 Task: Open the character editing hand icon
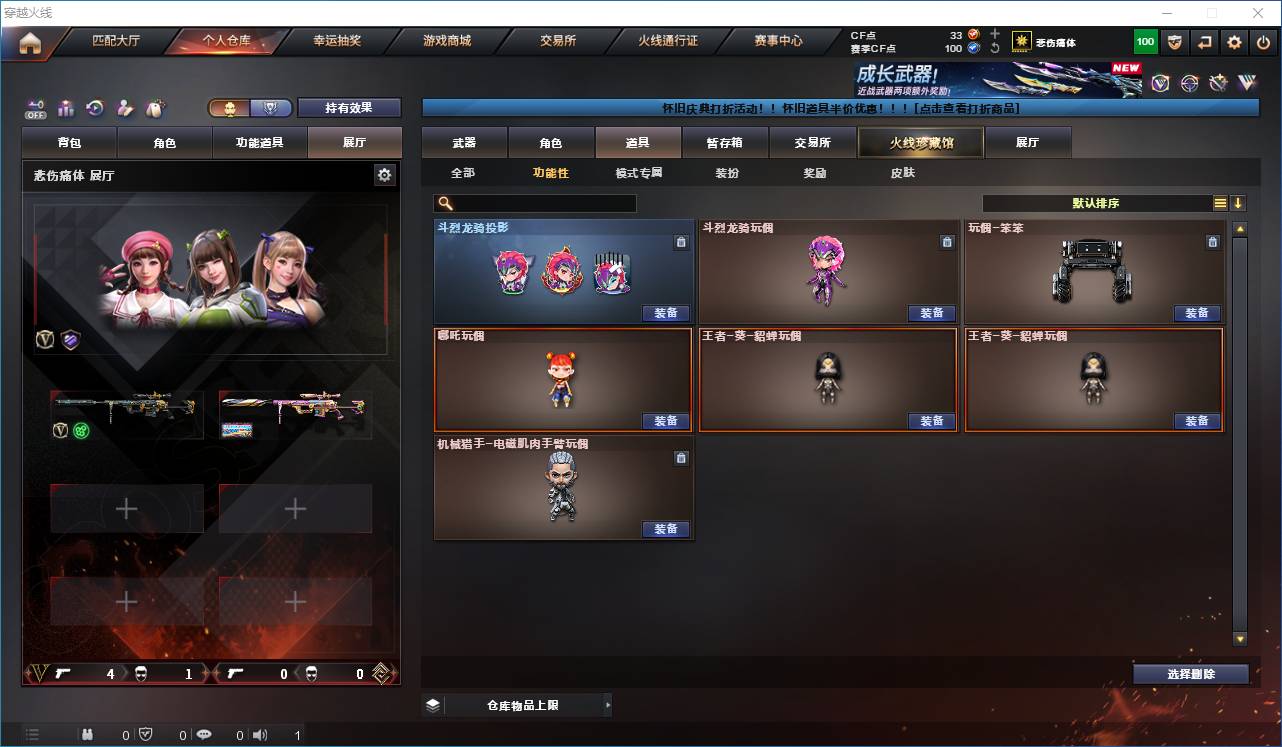124,106
